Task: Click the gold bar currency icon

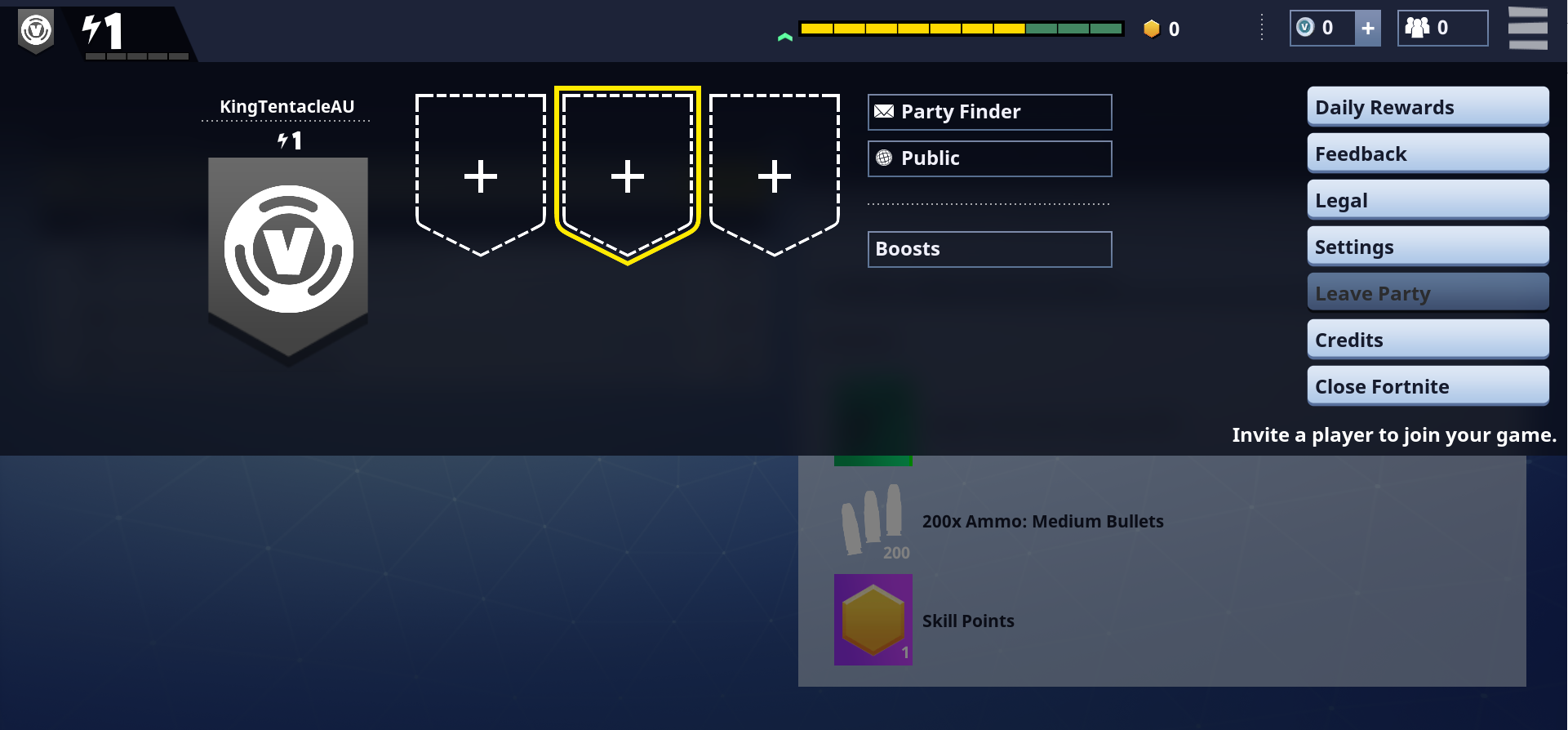Action: [1152, 29]
